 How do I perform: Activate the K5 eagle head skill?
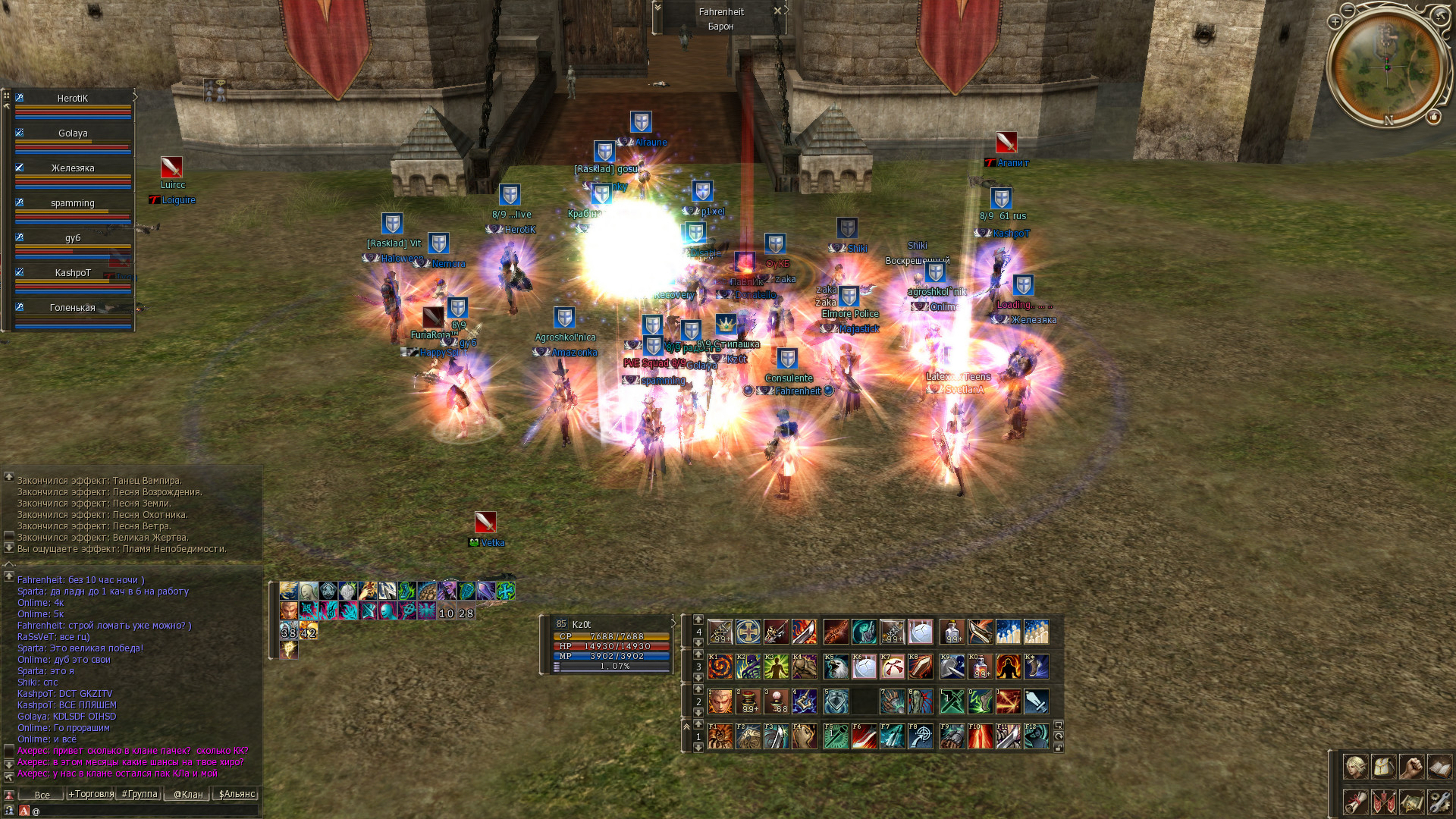point(836,667)
